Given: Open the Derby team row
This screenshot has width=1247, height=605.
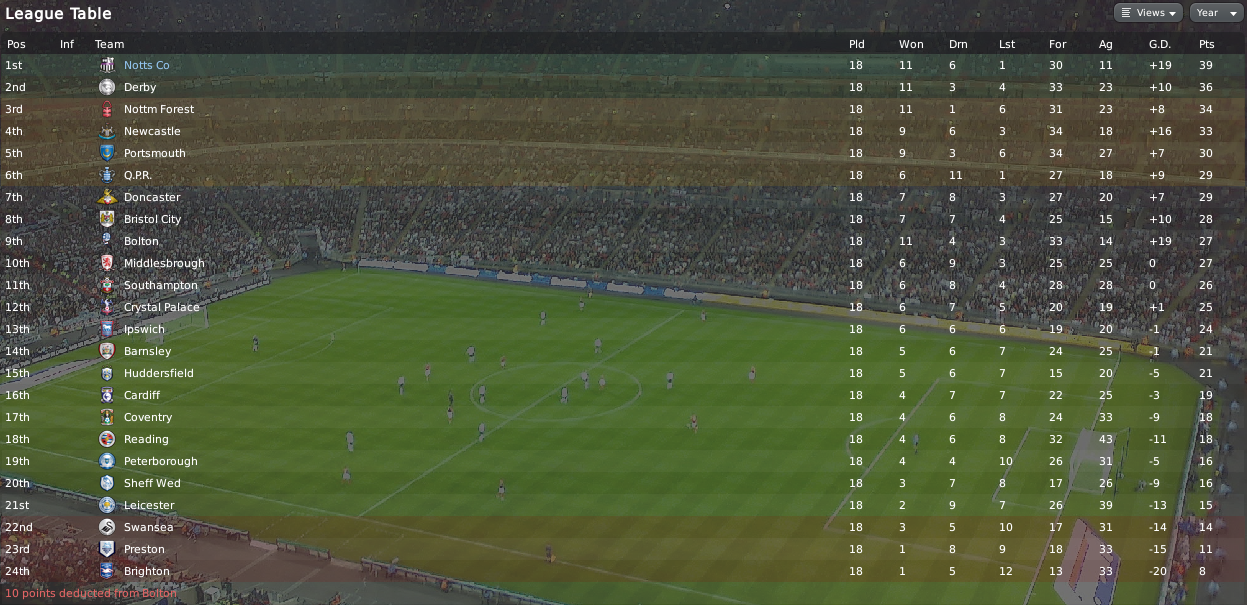Looking at the screenshot, I should pos(139,87).
